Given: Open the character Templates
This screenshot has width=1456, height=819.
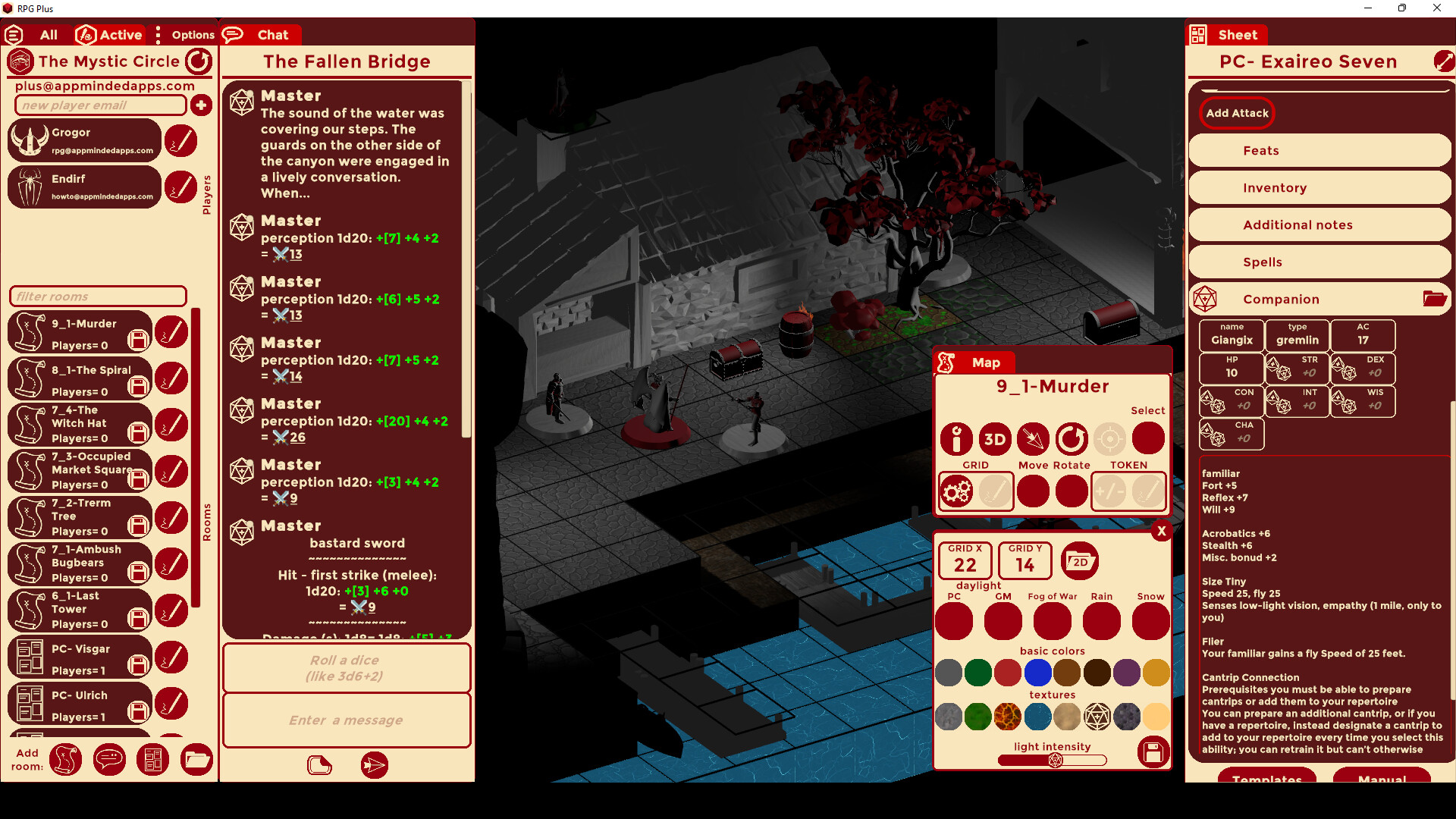Looking at the screenshot, I should (x=1267, y=780).
